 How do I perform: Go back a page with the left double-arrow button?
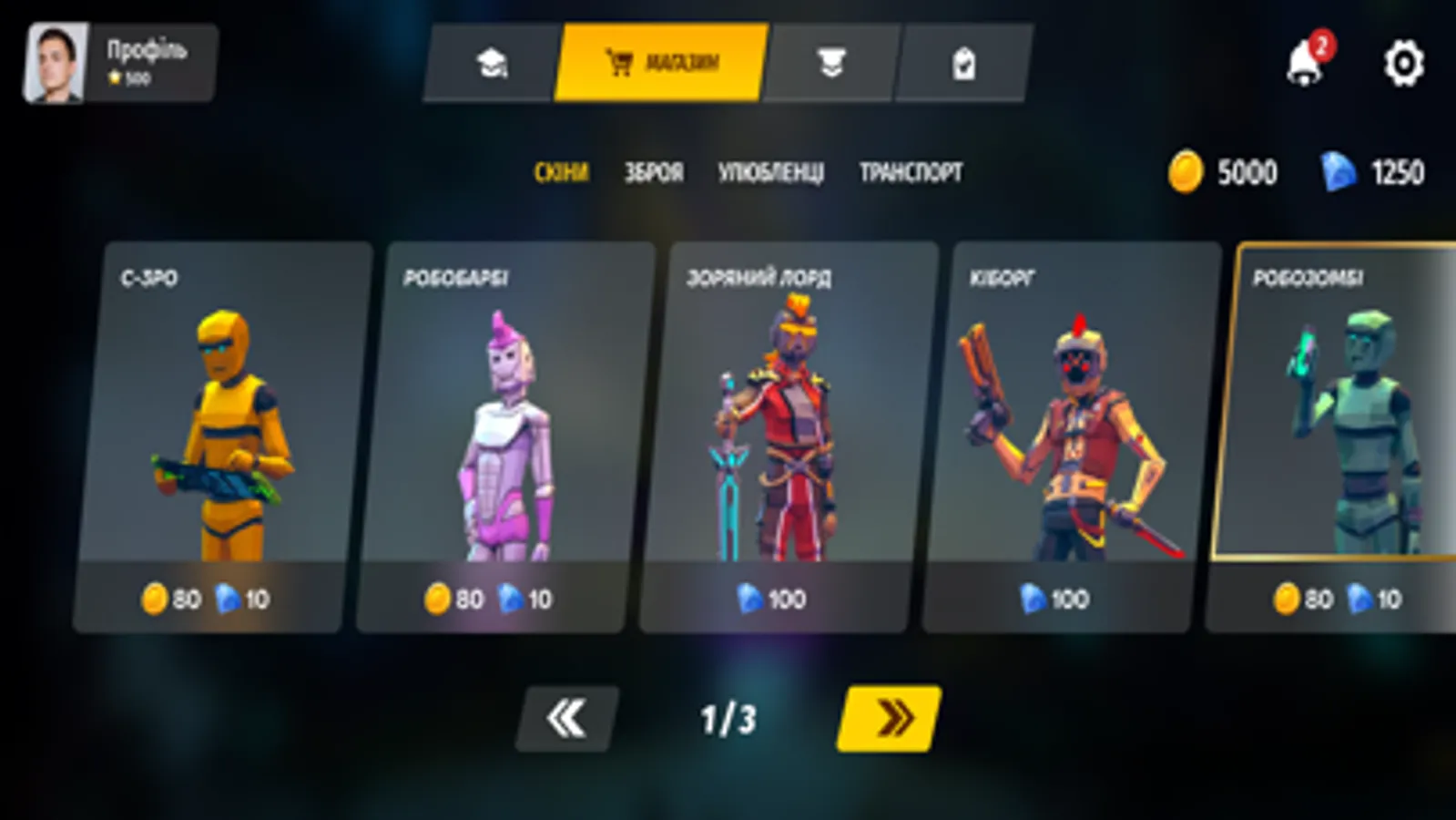tap(565, 718)
